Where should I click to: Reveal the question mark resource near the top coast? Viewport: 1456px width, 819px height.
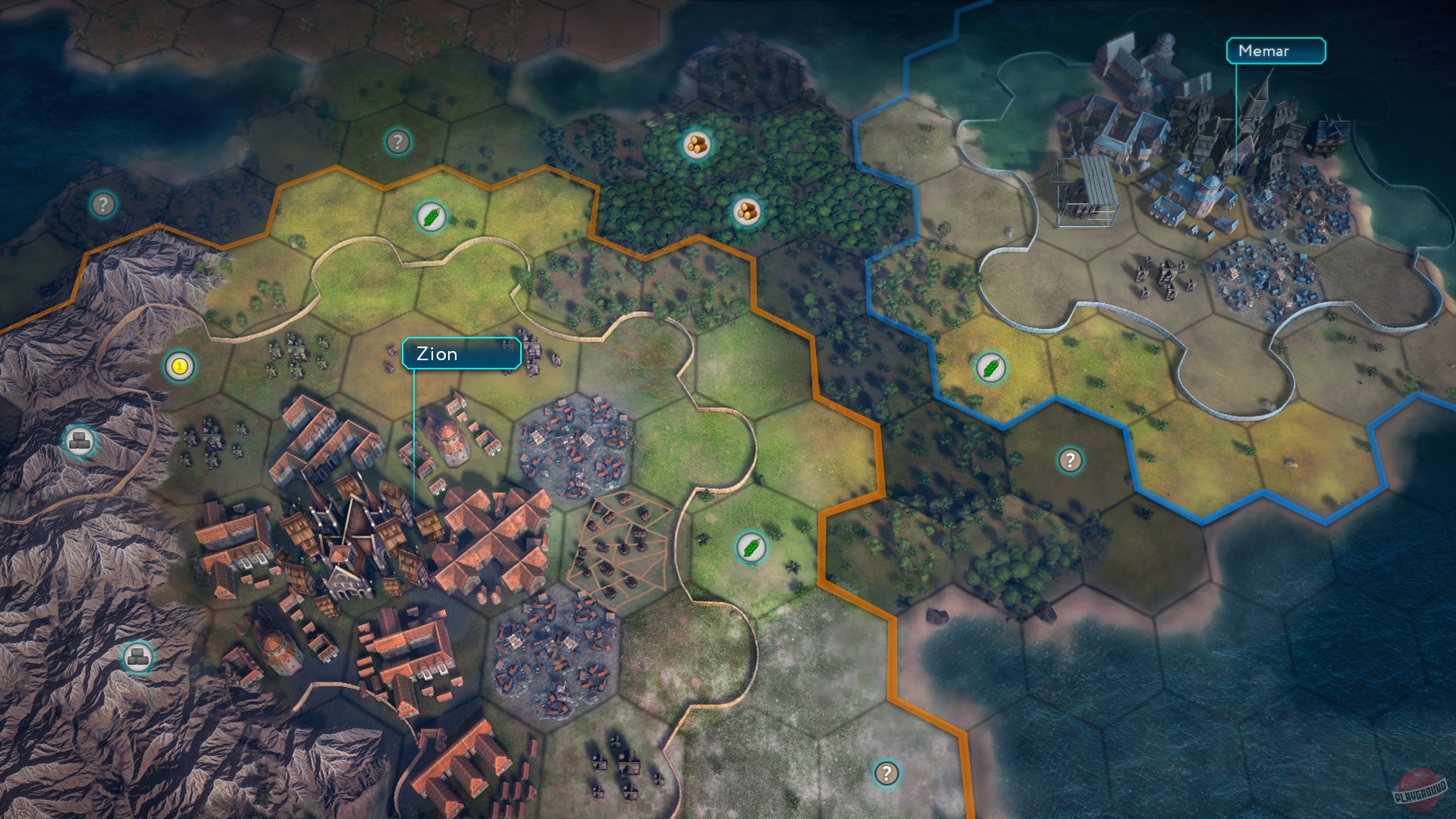pyautogui.click(x=398, y=140)
